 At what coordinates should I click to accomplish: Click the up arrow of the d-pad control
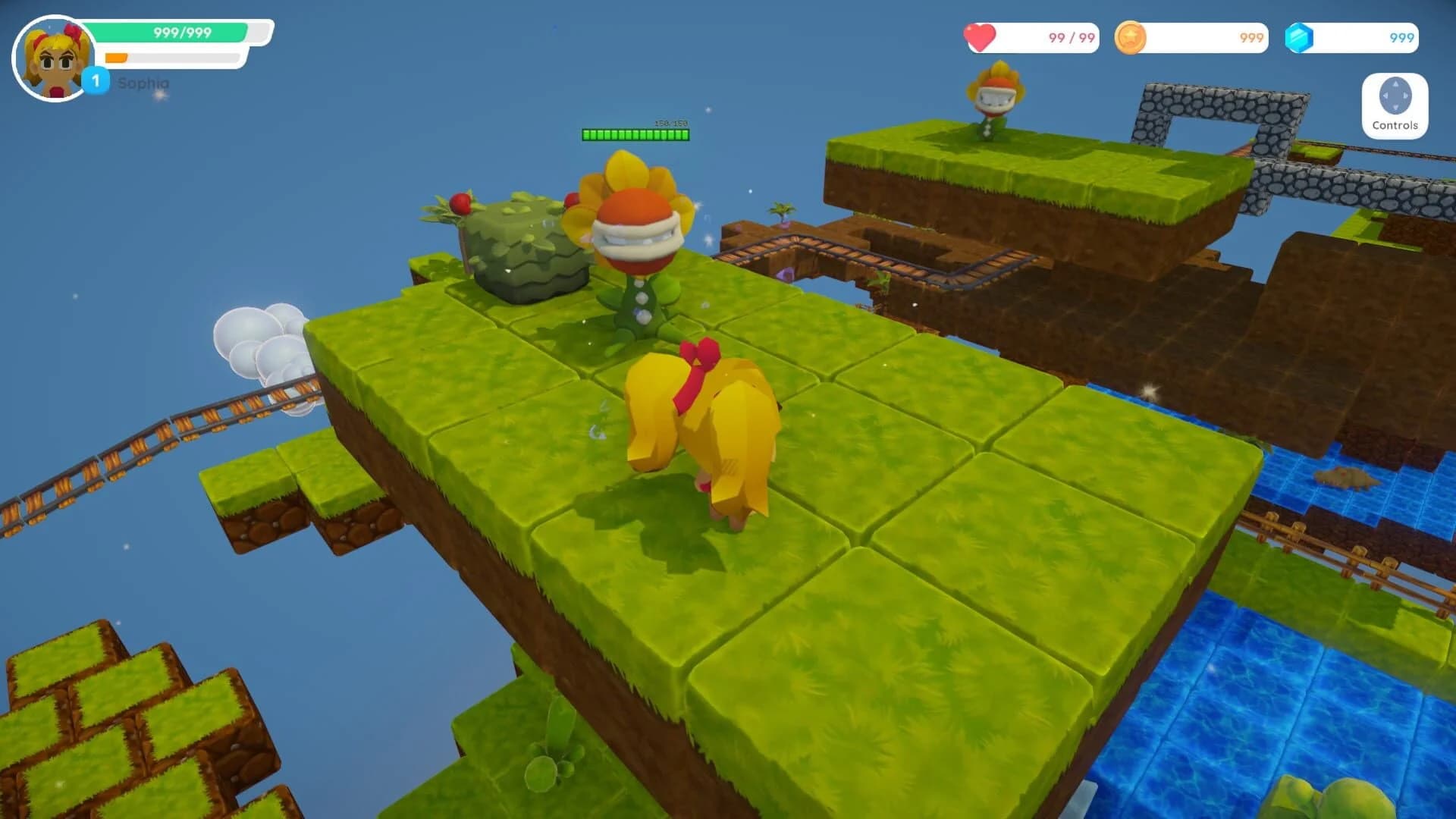pos(1395,84)
